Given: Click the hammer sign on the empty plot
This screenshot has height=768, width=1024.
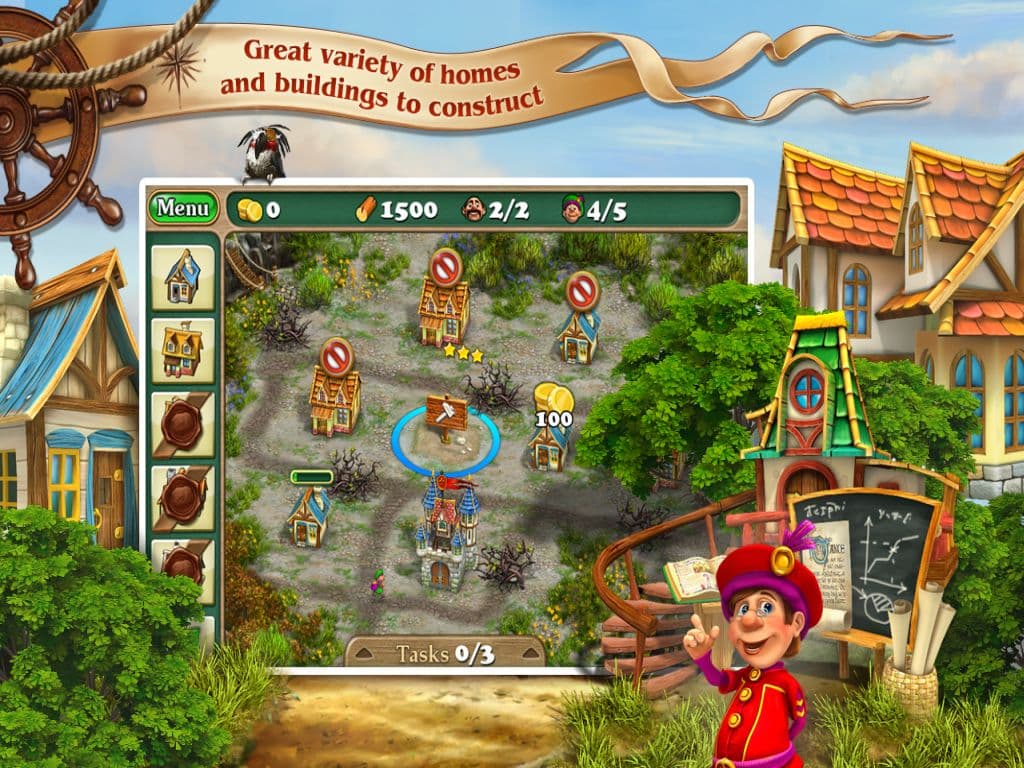Looking at the screenshot, I should 445,412.
